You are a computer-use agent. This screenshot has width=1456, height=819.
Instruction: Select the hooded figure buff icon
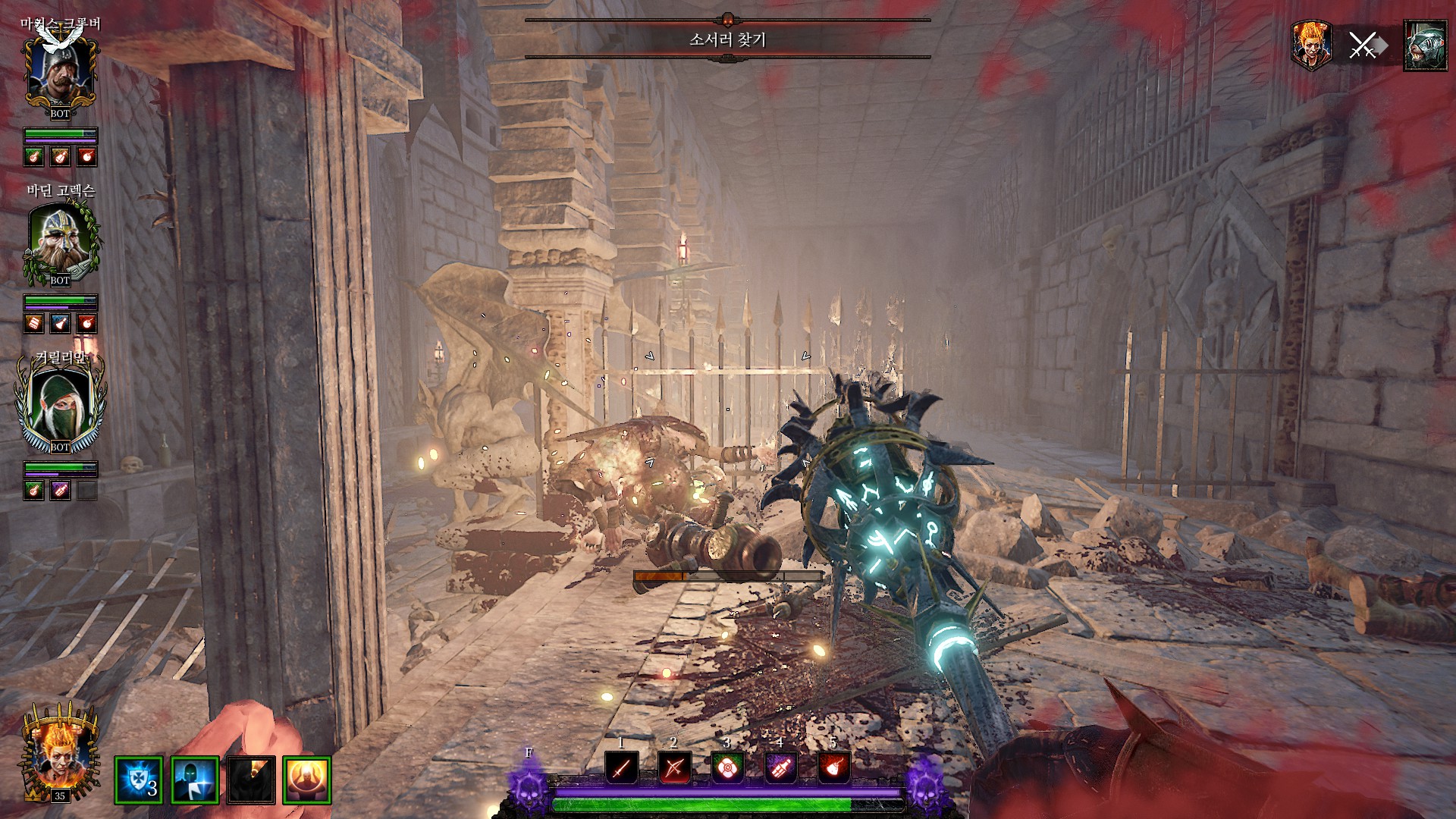(x=195, y=780)
